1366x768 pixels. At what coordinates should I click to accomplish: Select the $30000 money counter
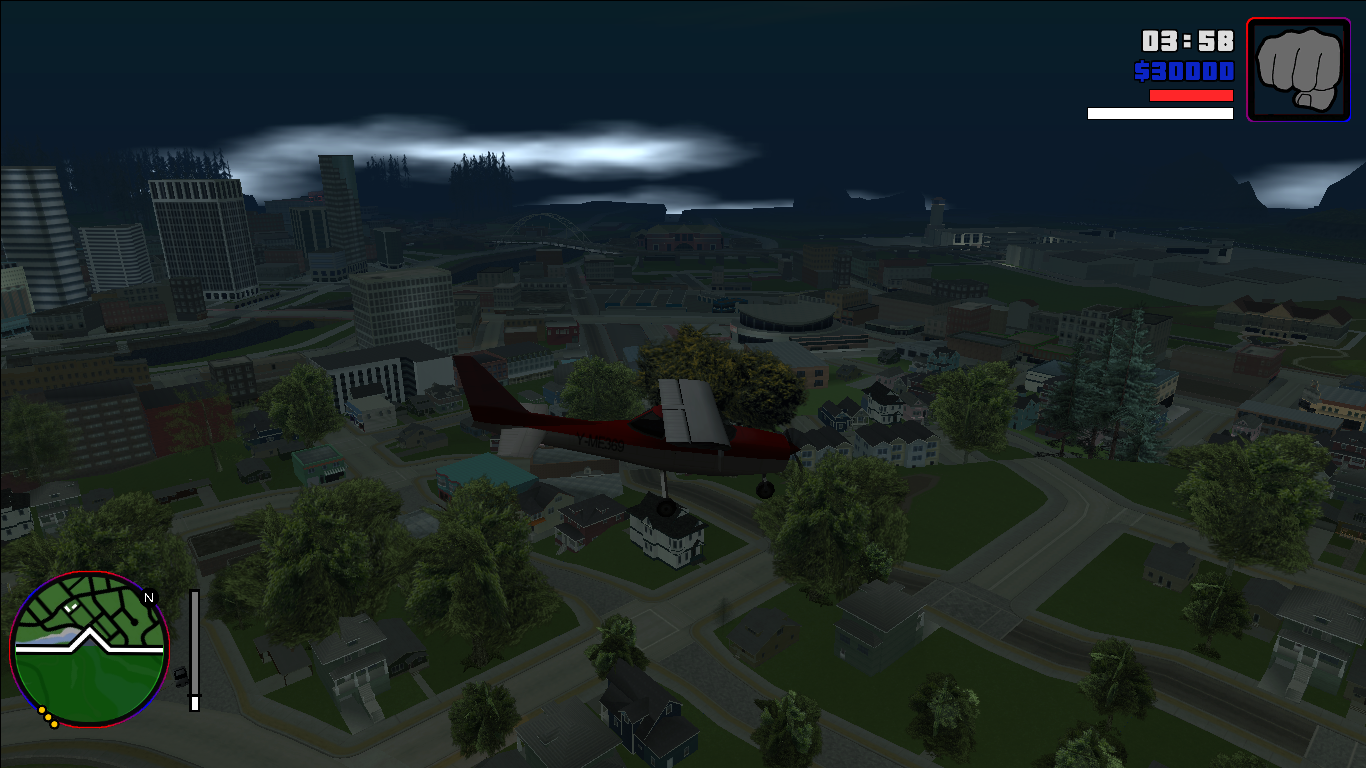pyautogui.click(x=1185, y=71)
